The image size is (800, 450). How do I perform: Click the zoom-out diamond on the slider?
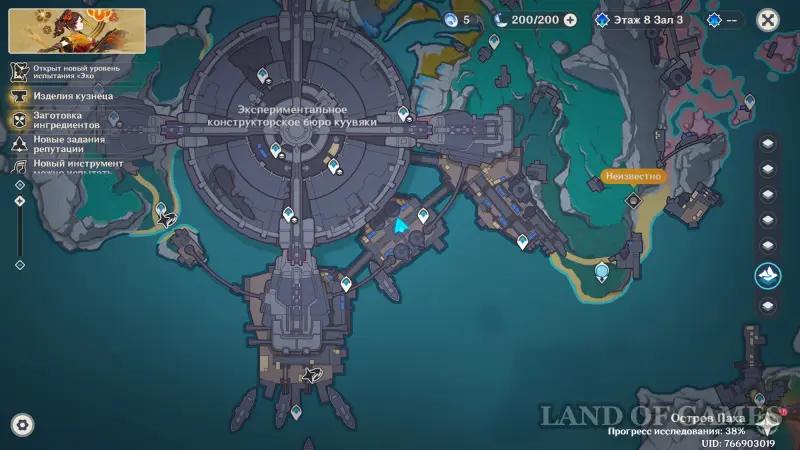click(20, 264)
